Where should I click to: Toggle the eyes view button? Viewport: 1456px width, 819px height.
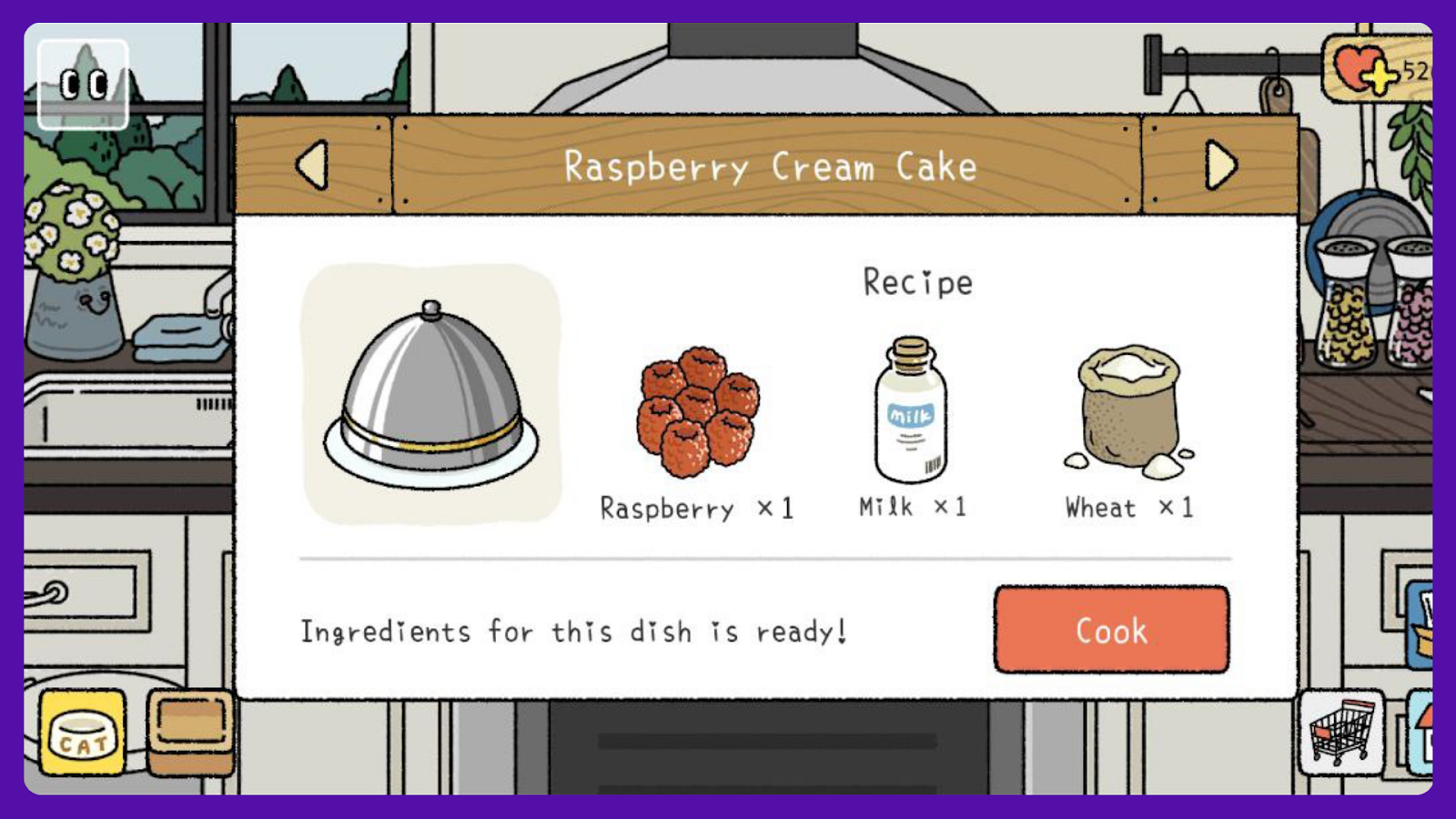[83, 85]
